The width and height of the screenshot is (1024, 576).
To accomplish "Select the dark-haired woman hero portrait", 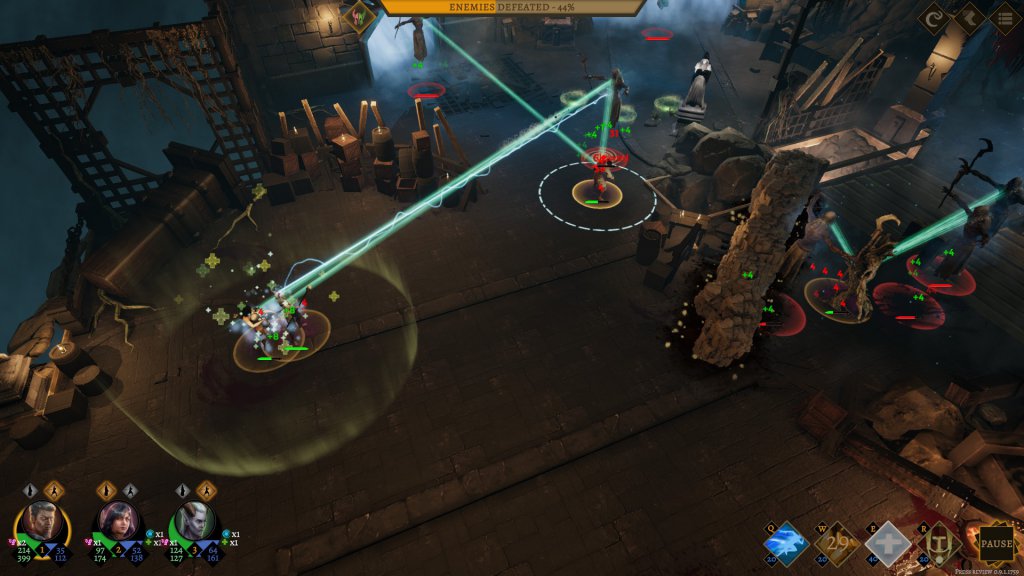I will (x=117, y=520).
